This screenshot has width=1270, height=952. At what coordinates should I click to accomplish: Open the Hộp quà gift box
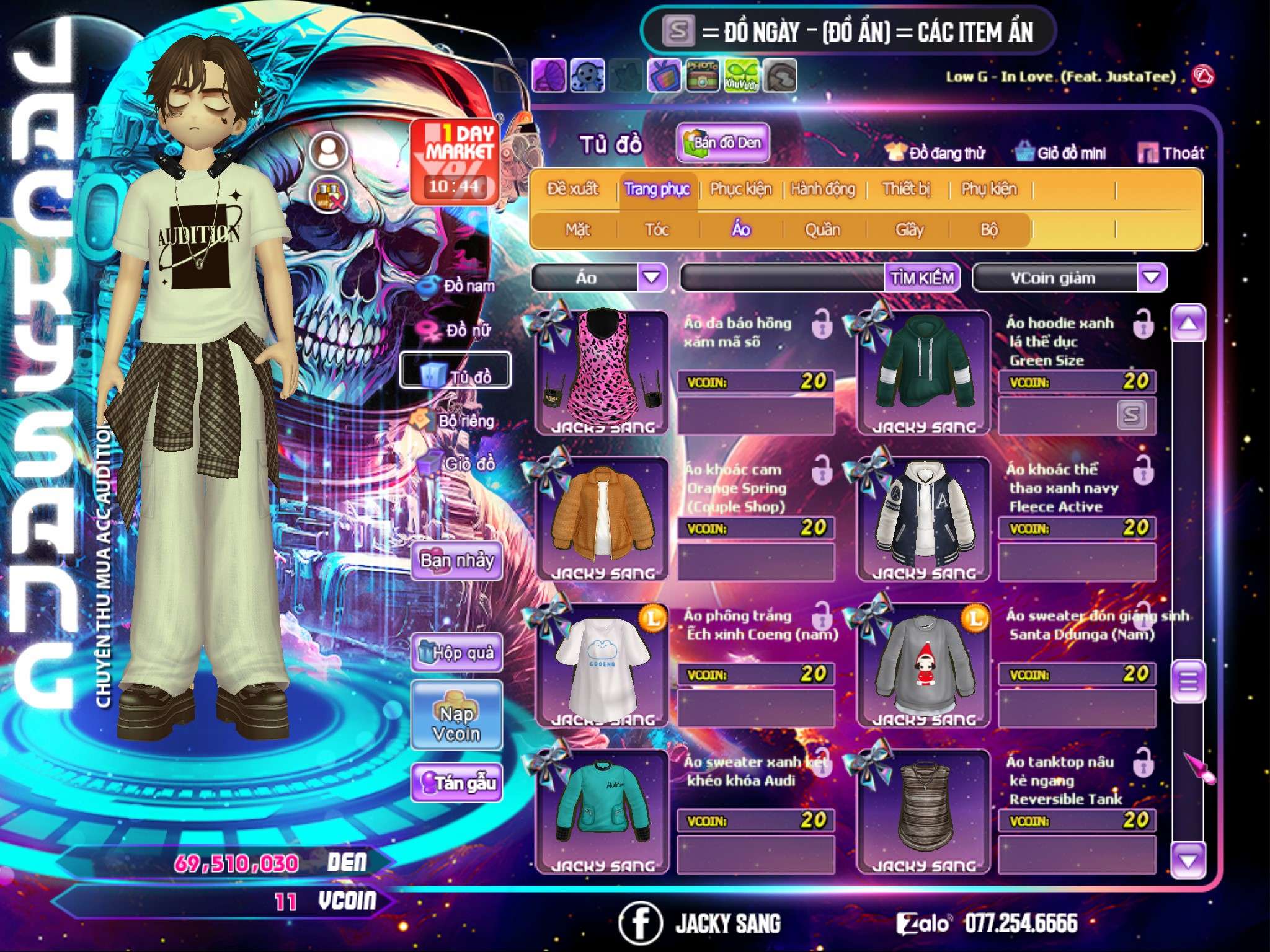click(456, 652)
